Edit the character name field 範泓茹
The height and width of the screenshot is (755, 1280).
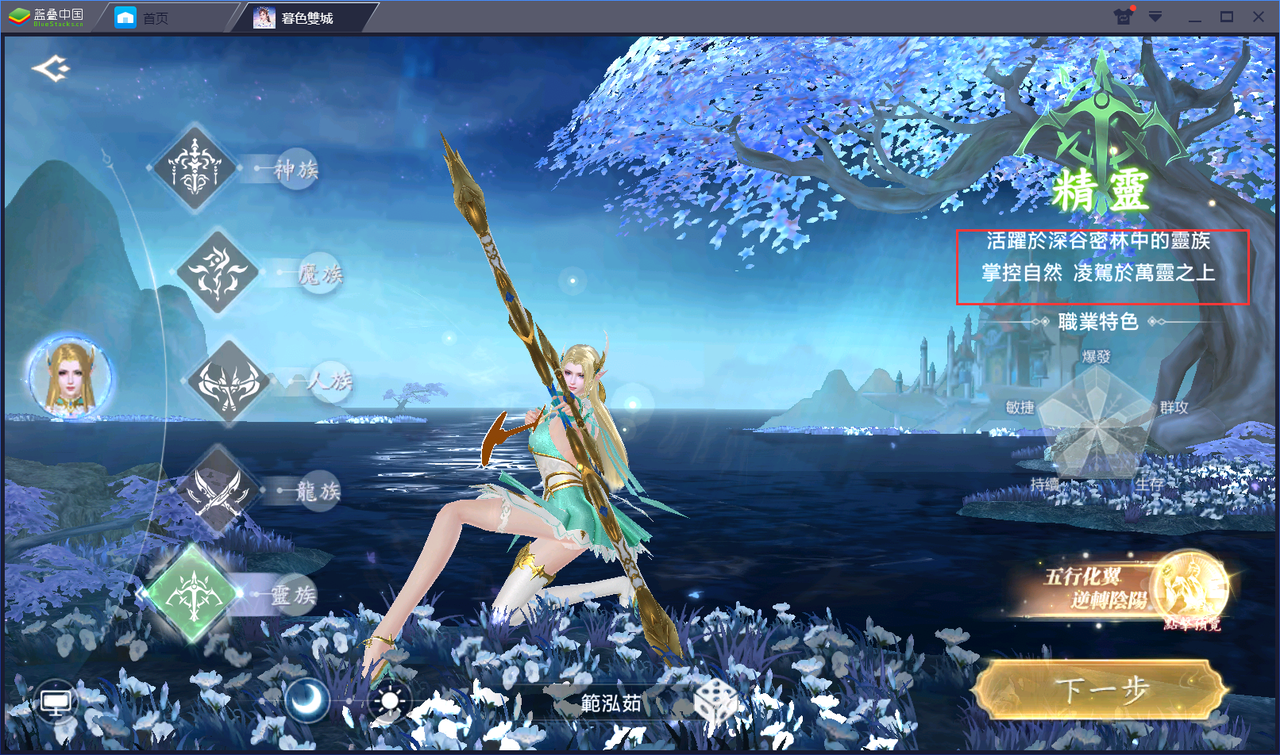tap(611, 703)
